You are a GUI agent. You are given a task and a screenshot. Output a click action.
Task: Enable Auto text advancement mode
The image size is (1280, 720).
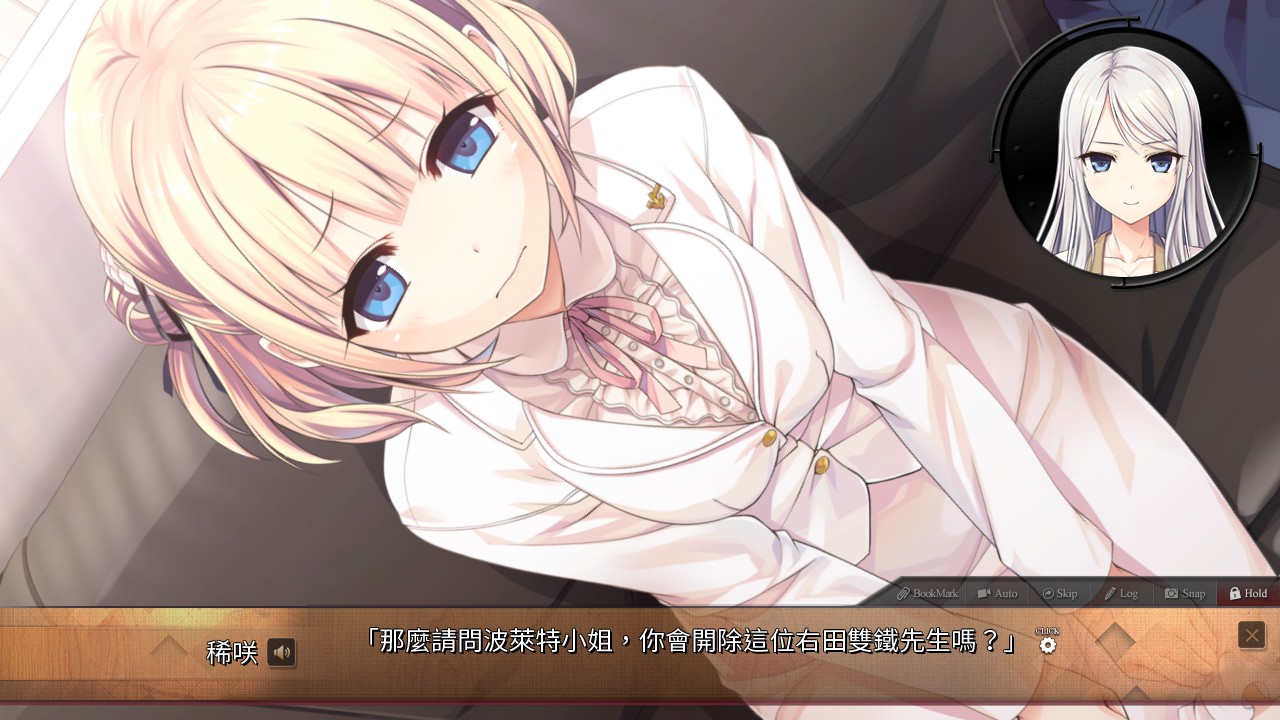997,593
